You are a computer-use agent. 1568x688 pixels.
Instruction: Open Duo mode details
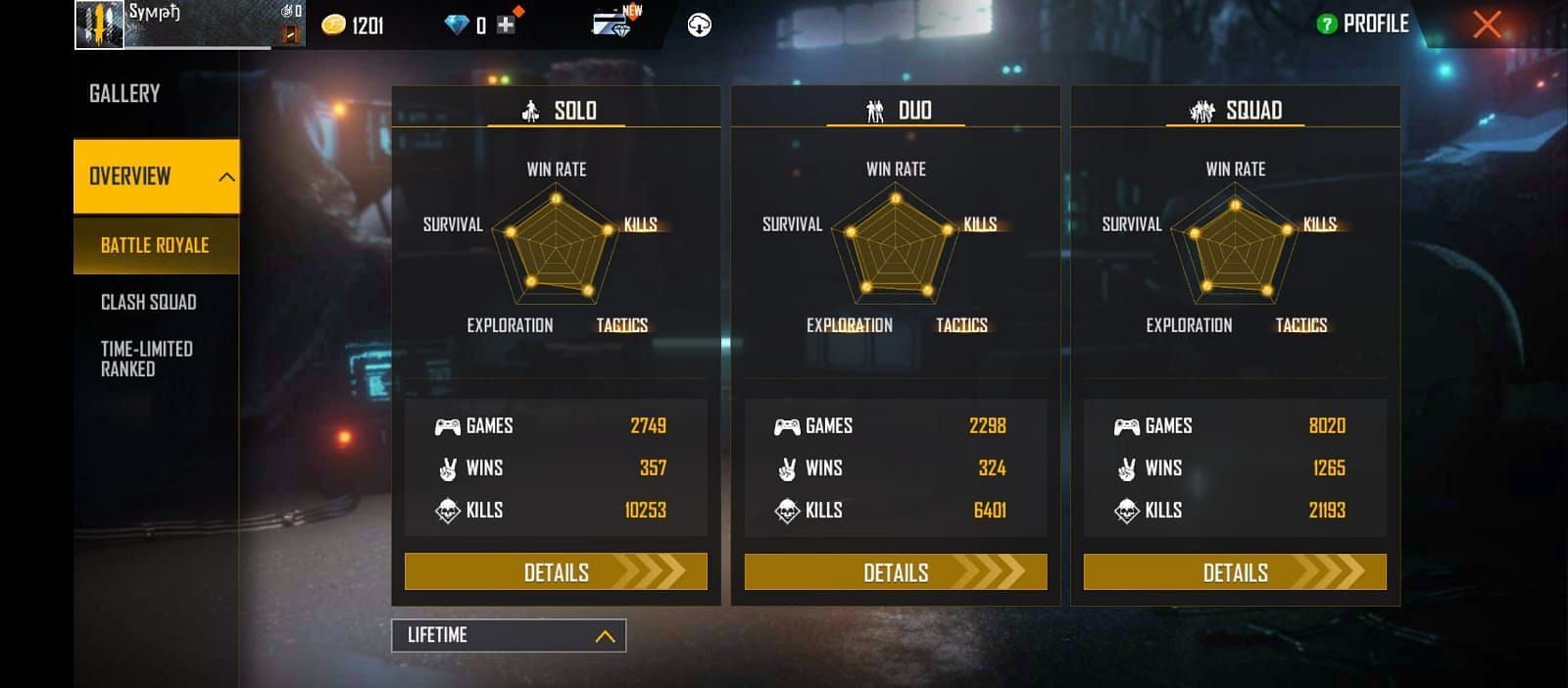pos(895,572)
